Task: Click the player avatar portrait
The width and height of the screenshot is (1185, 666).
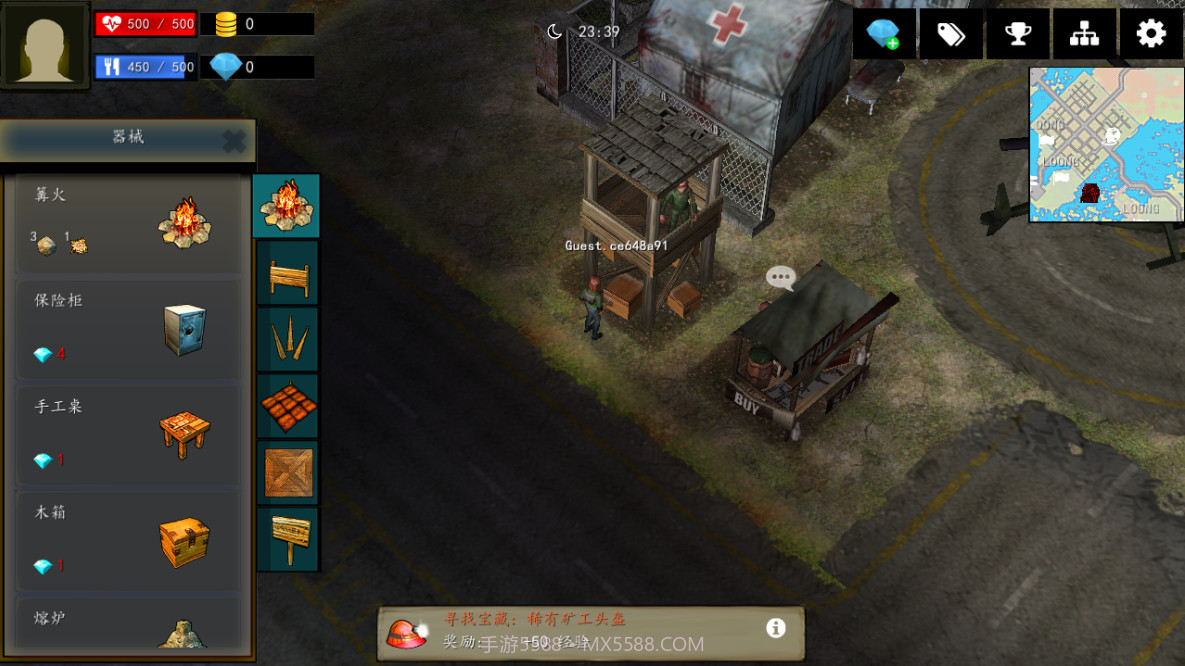Action: click(45, 45)
